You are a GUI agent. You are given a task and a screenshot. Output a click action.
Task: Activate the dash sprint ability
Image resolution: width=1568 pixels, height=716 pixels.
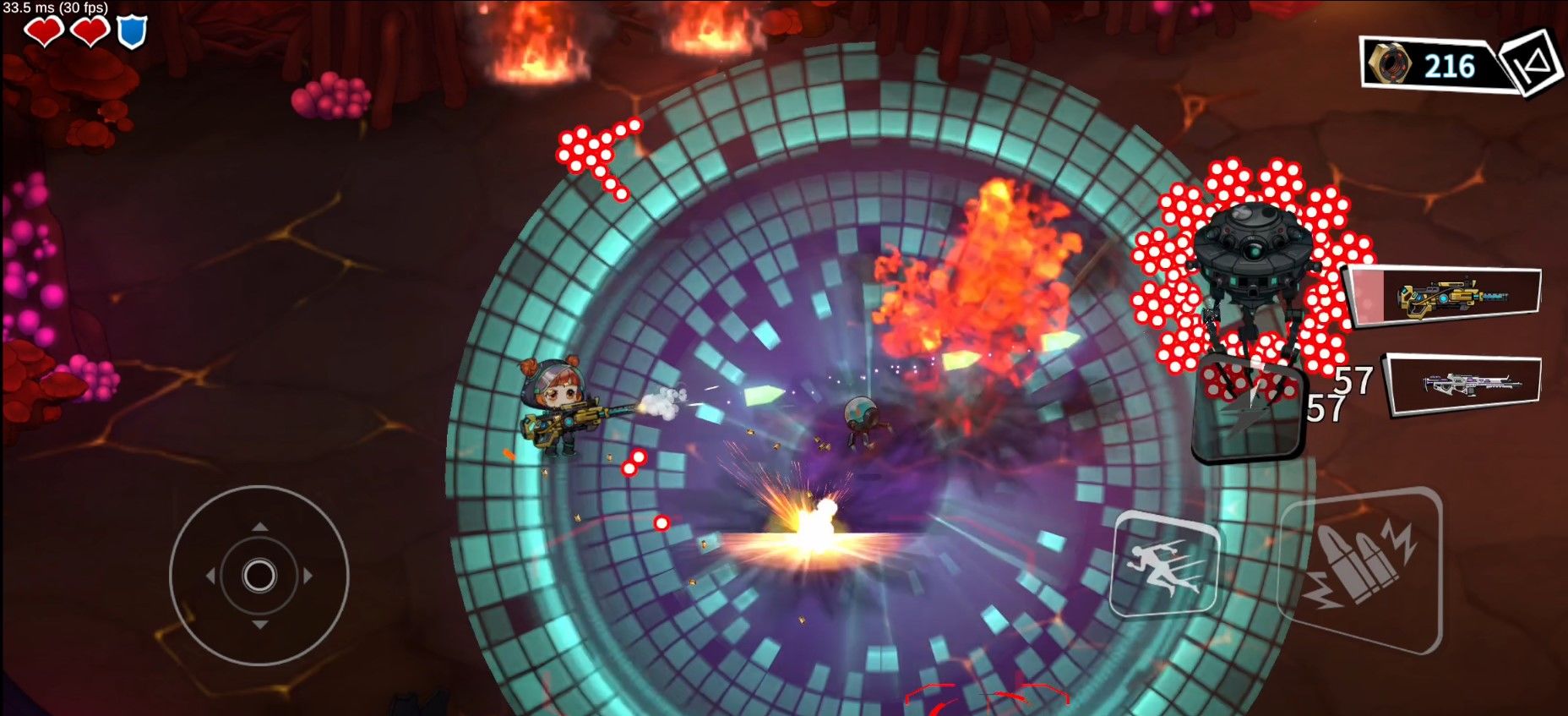click(x=1165, y=564)
